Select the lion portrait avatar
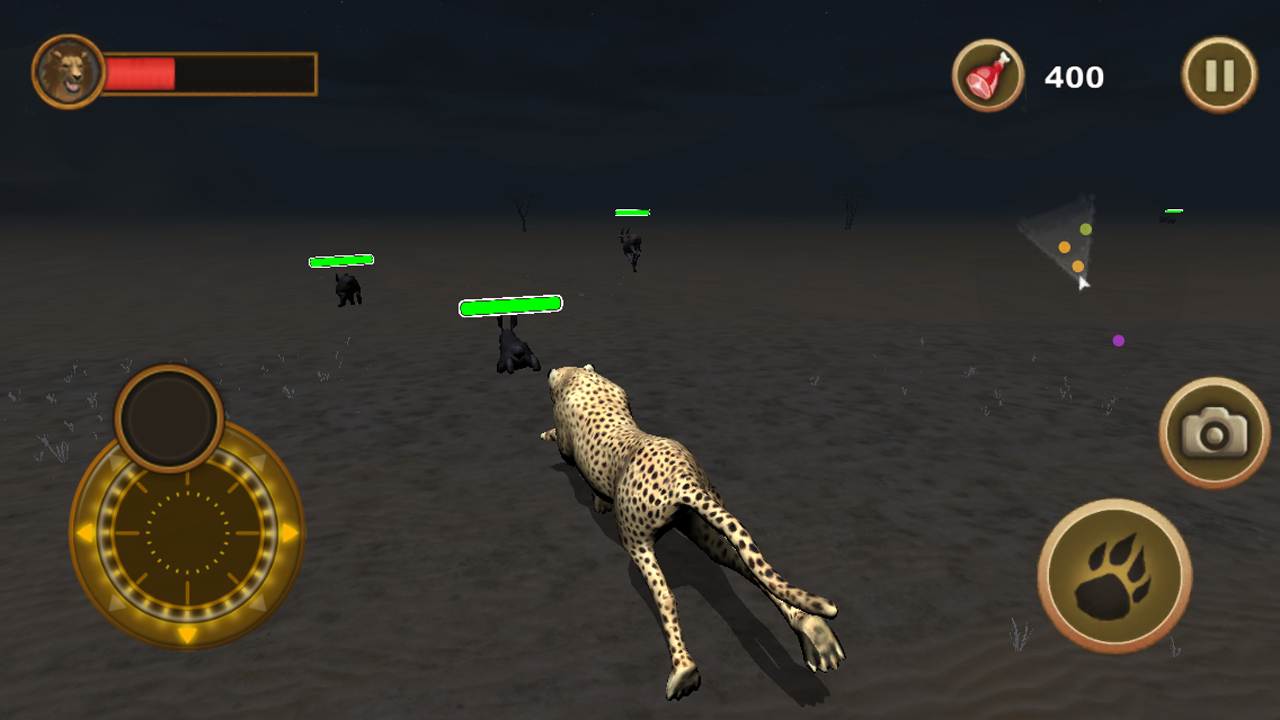This screenshot has width=1280, height=720. (66, 72)
